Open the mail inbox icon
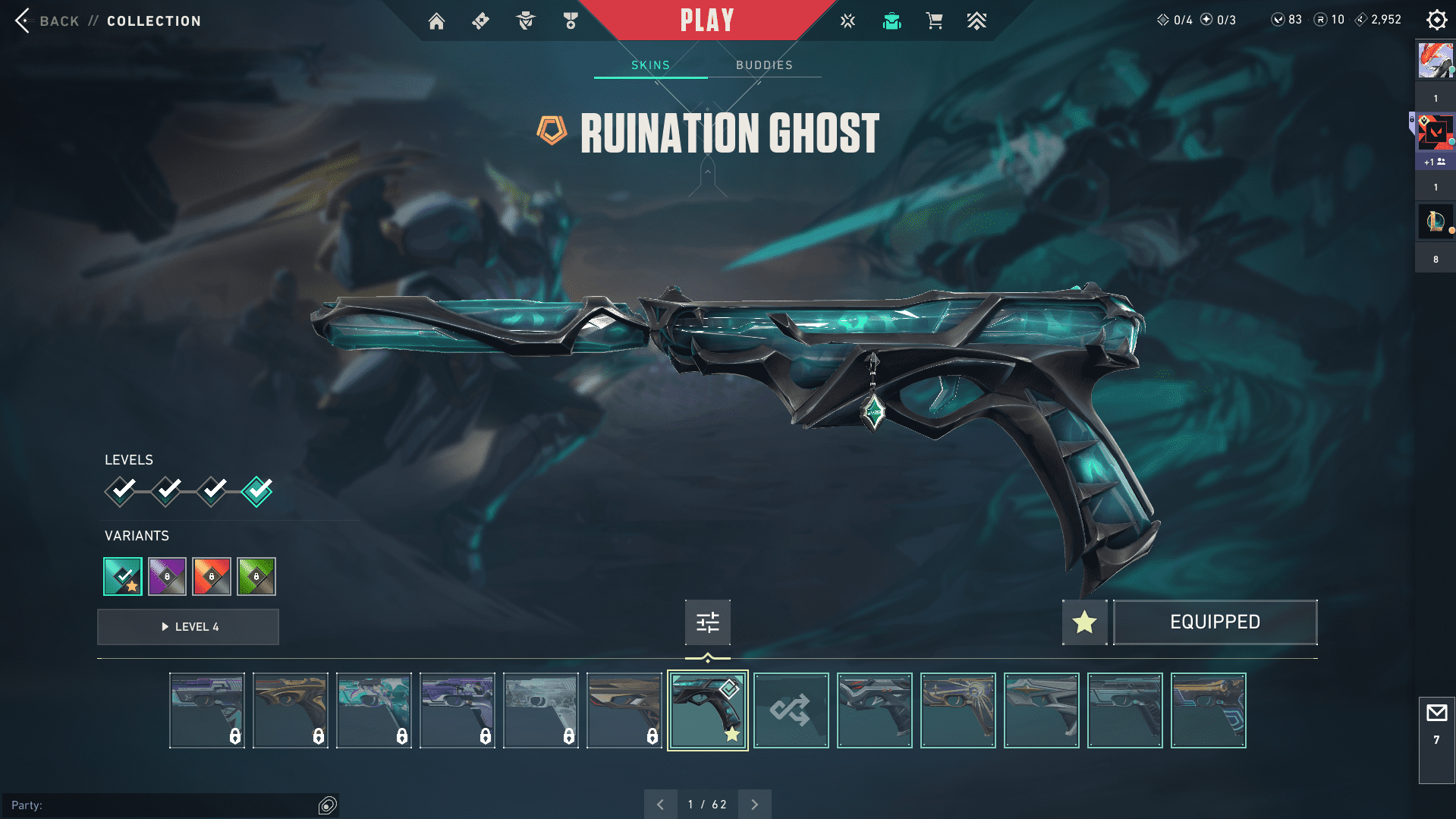 pyautogui.click(x=1436, y=713)
